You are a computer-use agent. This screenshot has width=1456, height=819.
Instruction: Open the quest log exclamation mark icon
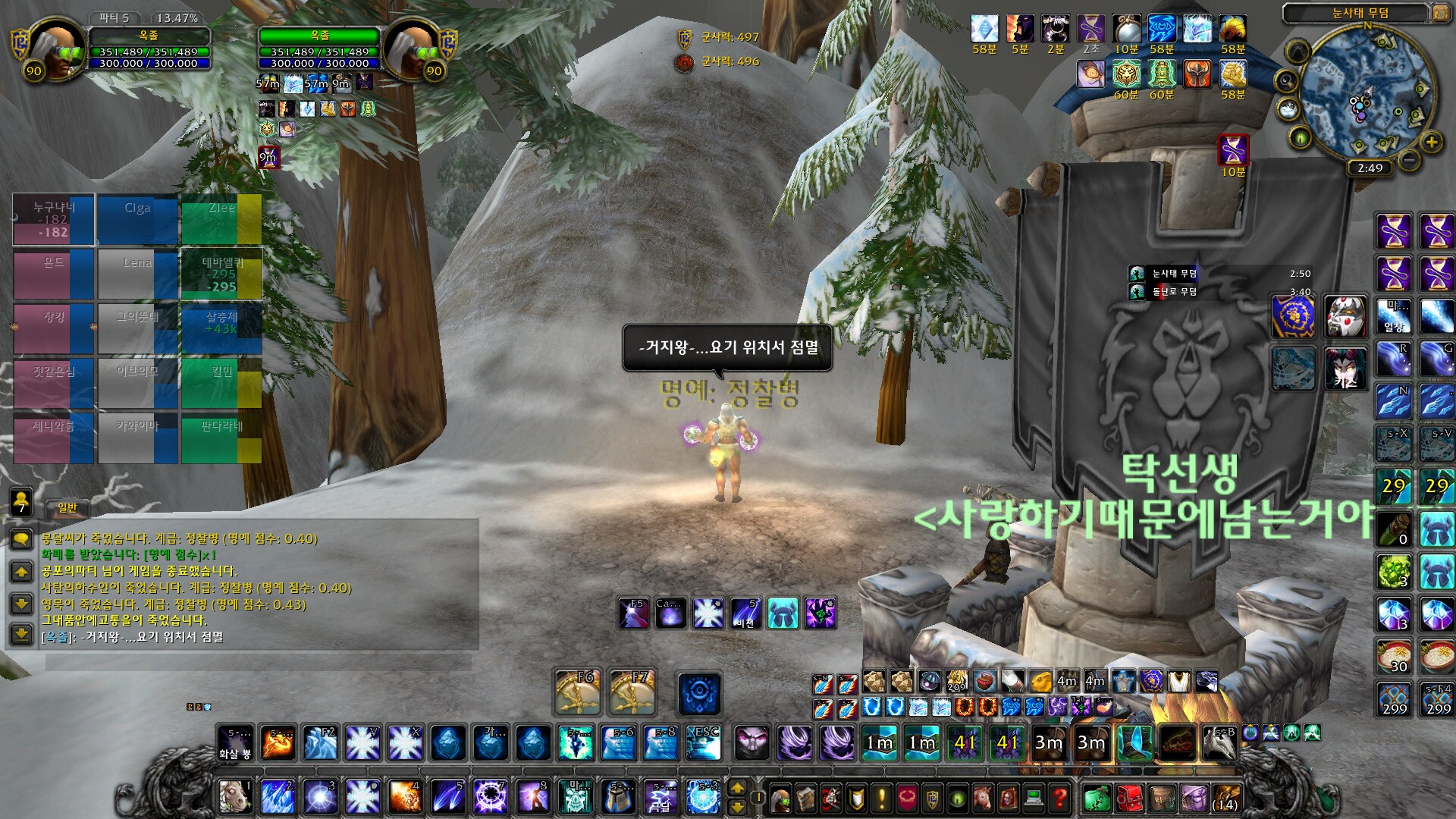pyautogui.click(x=880, y=797)
